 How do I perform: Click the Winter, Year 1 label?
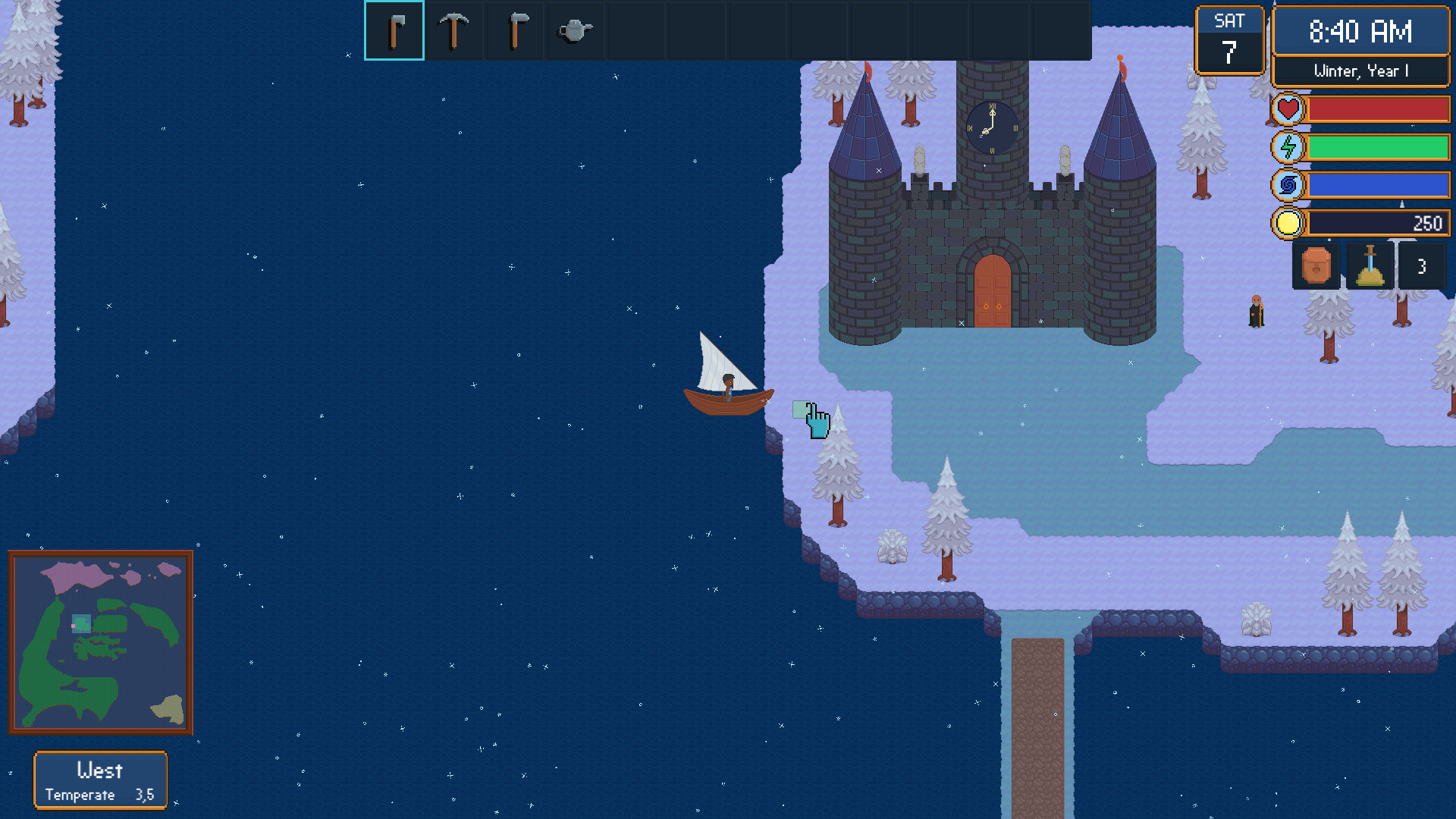pyautogui.click(x=1361, y=71)
